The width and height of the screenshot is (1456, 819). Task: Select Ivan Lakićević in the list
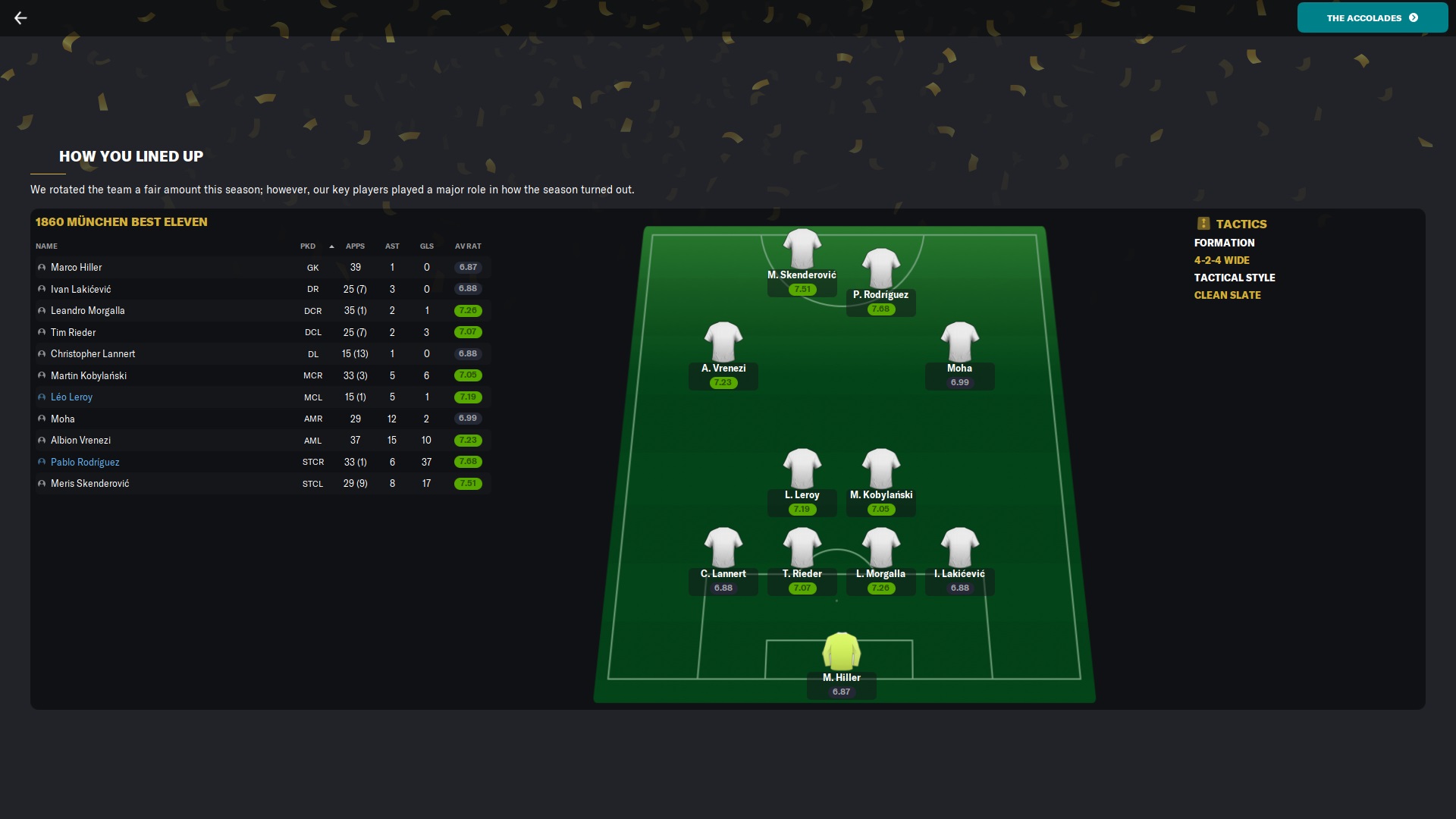[x=80, y=289]
